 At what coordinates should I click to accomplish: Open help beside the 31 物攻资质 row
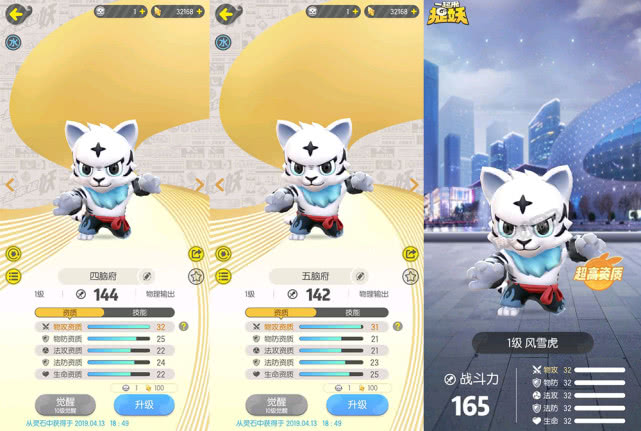(x=394, y=327)
